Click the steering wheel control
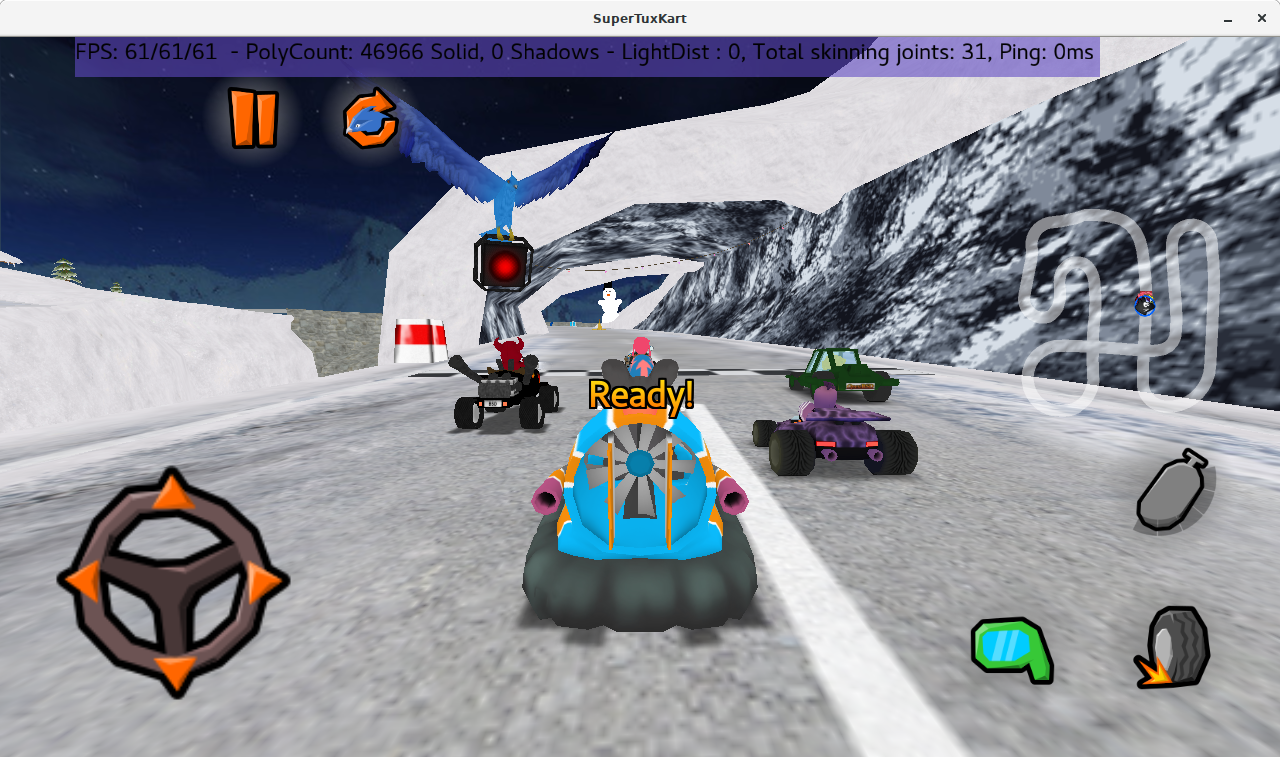 point(173,581)
